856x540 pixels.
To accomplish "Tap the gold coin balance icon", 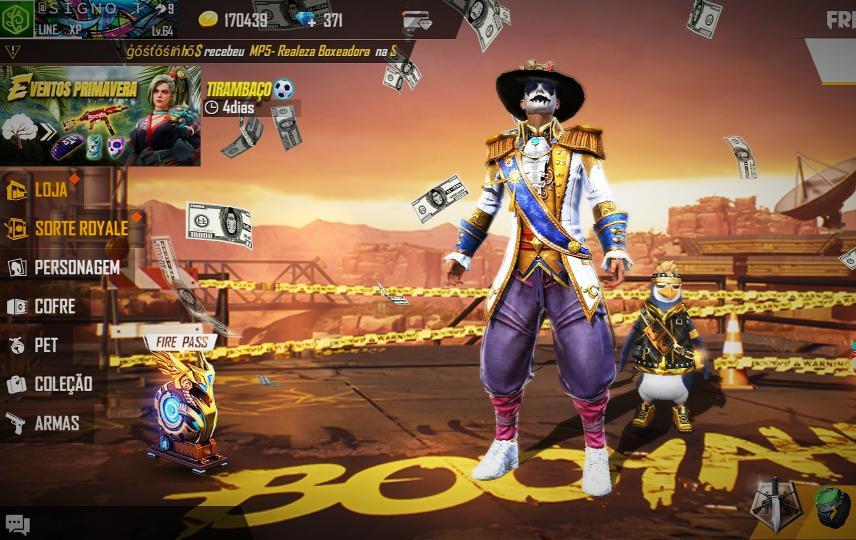I will point(208,20).
